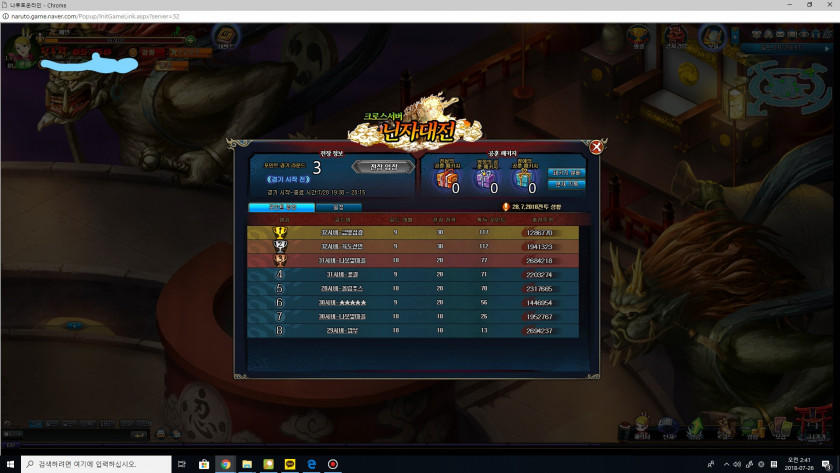Switch to the second dark ranking tab
840x473 pixels.
pos(338,207)
